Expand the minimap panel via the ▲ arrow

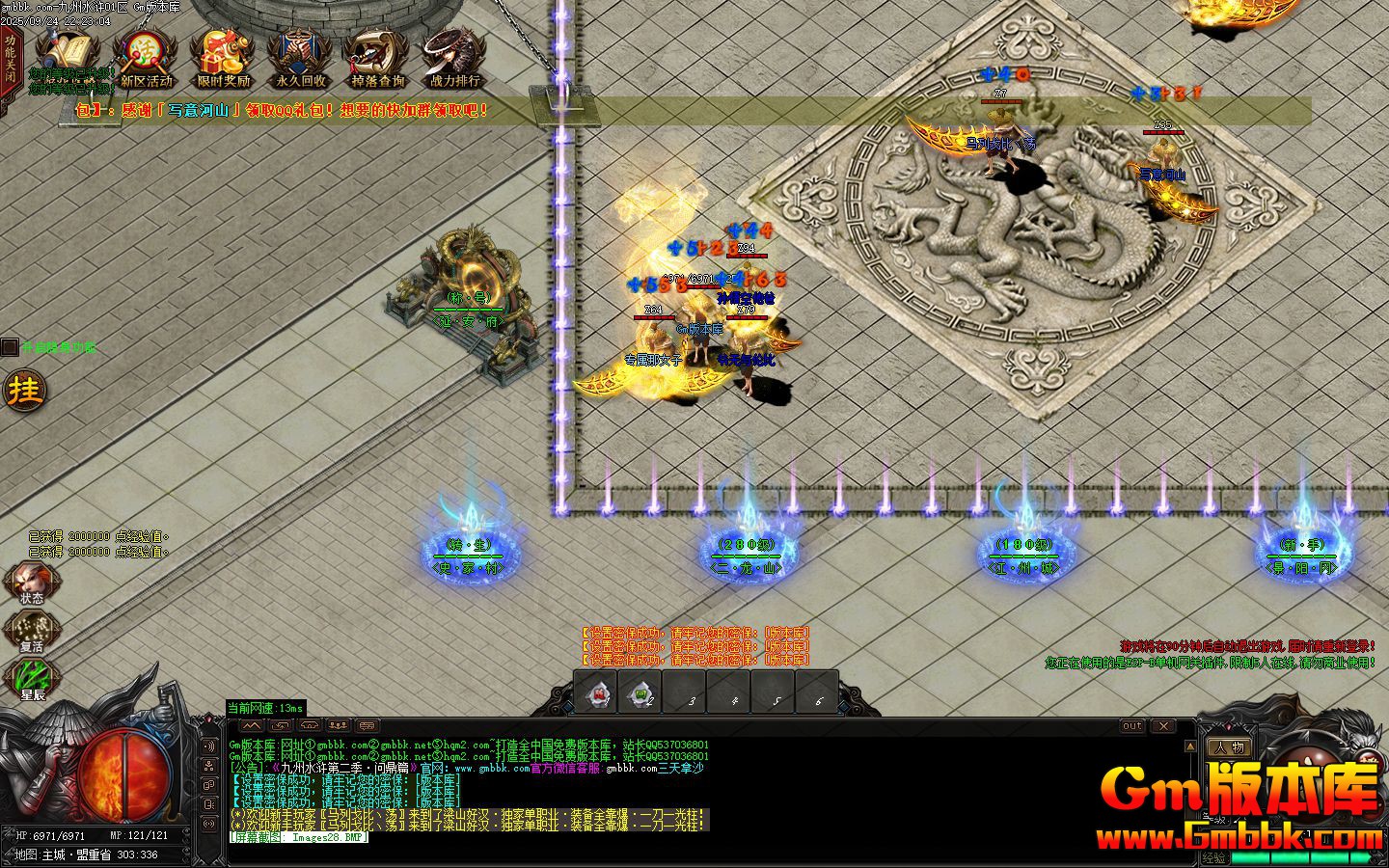(x=1190, y=746)
